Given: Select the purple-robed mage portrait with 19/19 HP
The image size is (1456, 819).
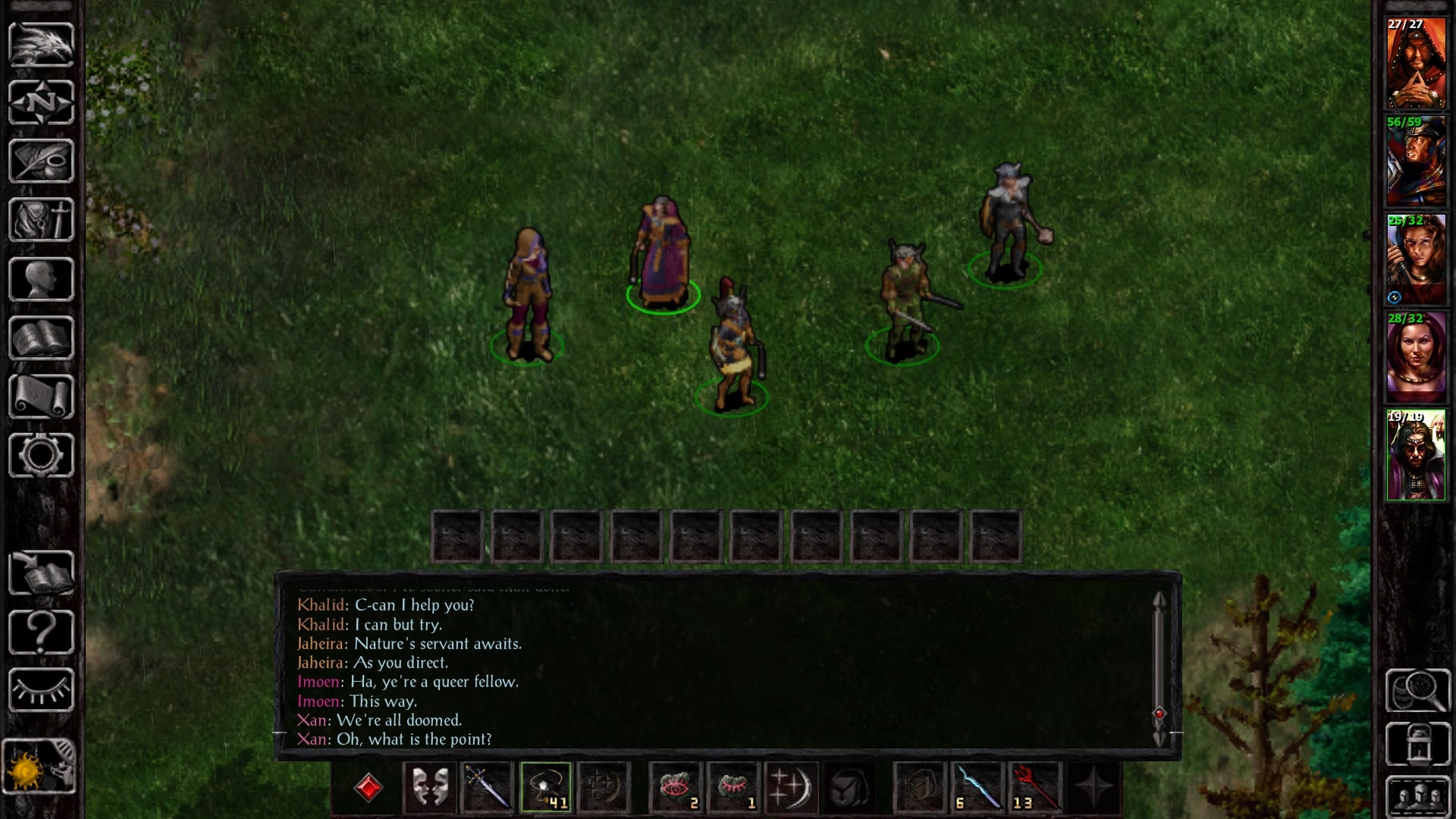Looking at the screenshot, I should click(1416, 456).
